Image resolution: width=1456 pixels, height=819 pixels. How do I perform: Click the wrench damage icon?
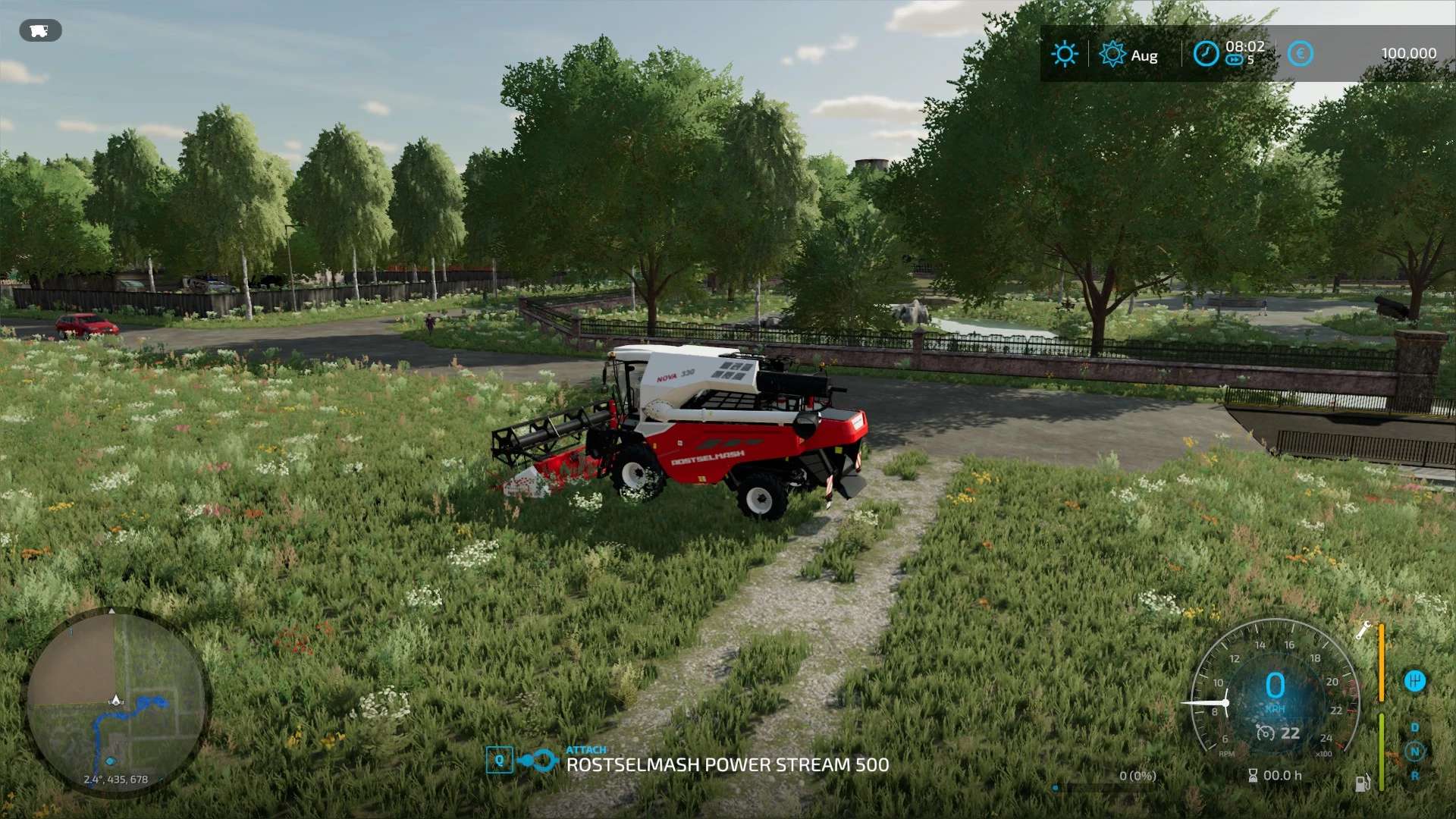point(1363,630)
